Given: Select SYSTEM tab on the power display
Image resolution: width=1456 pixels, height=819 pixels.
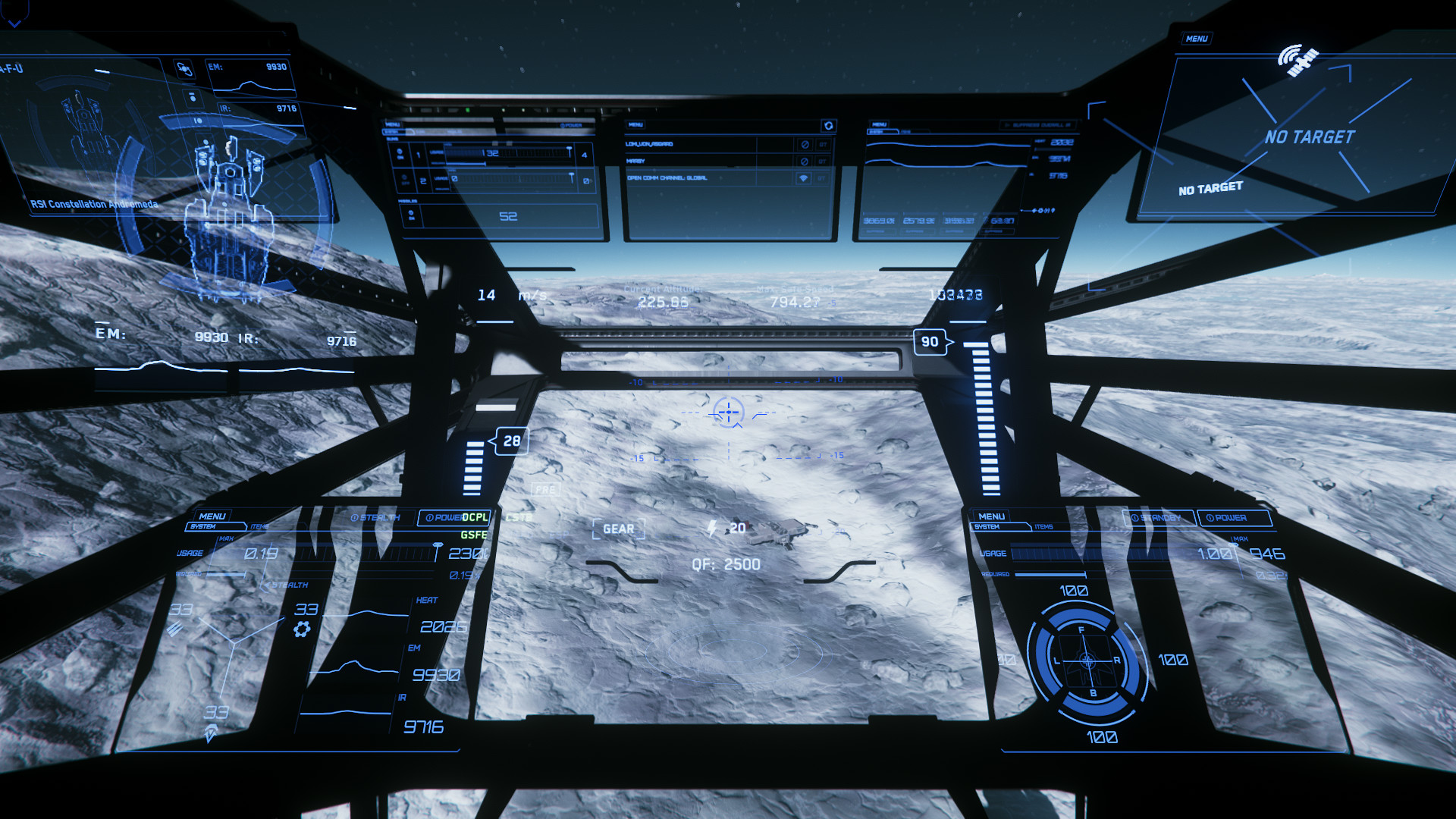Looking at the screenshot, I should coord(204,526).
